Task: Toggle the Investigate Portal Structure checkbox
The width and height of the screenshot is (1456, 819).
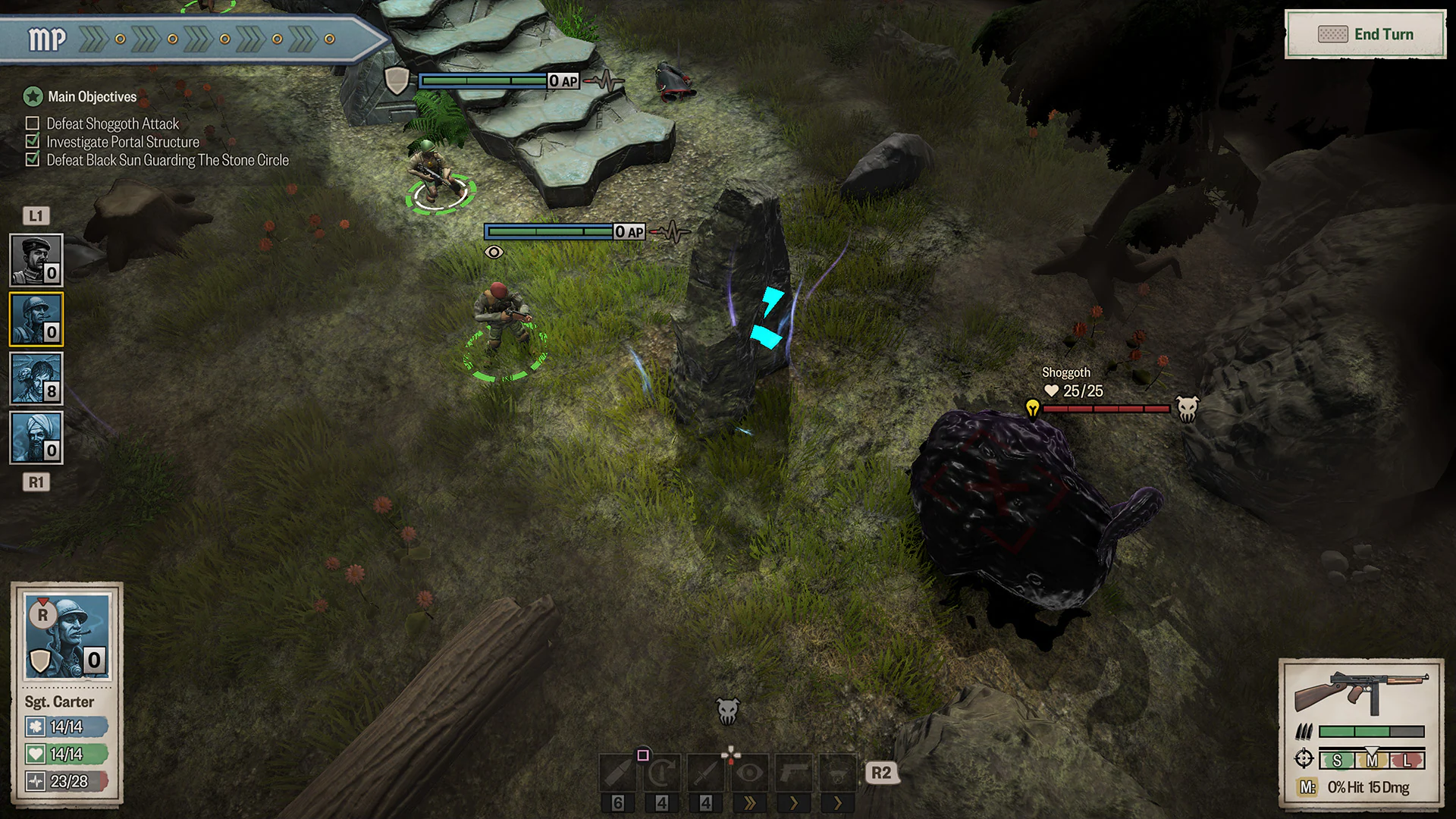Action: pos(32,141)
